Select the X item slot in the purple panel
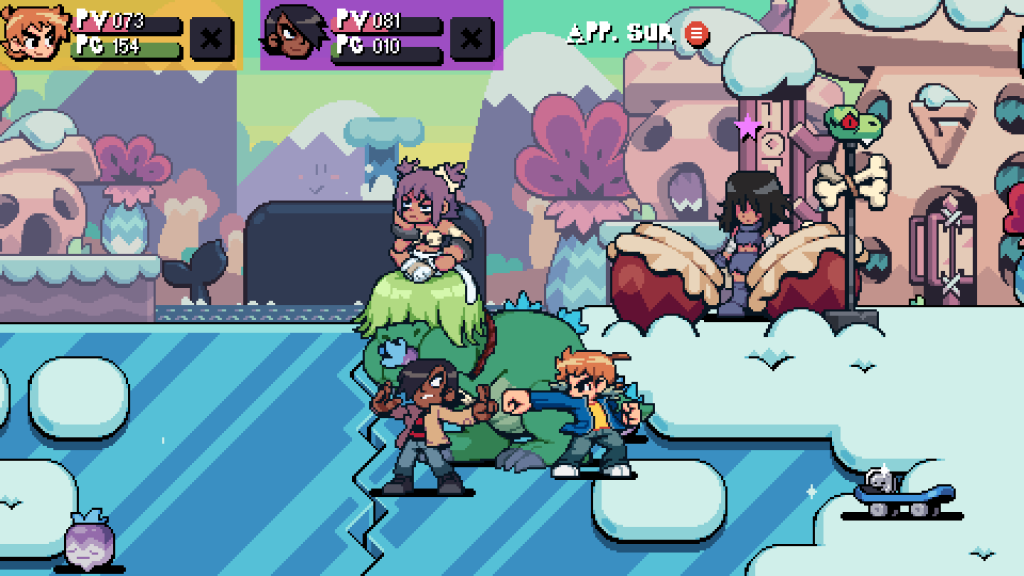This screenshot has height=576, width=1024. coord(472,39)
